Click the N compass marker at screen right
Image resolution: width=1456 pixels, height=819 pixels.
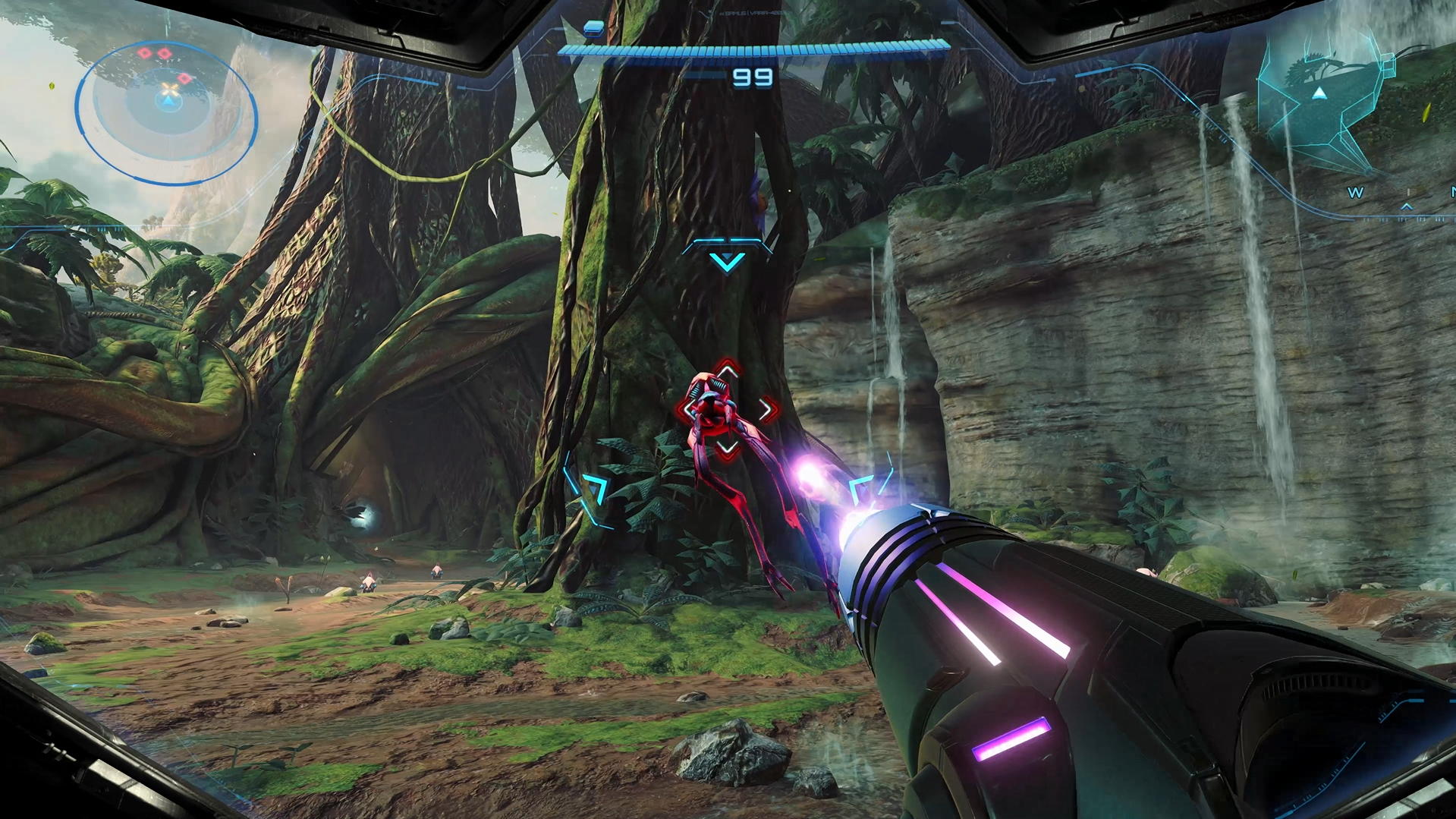click(x=1453, y=192)
